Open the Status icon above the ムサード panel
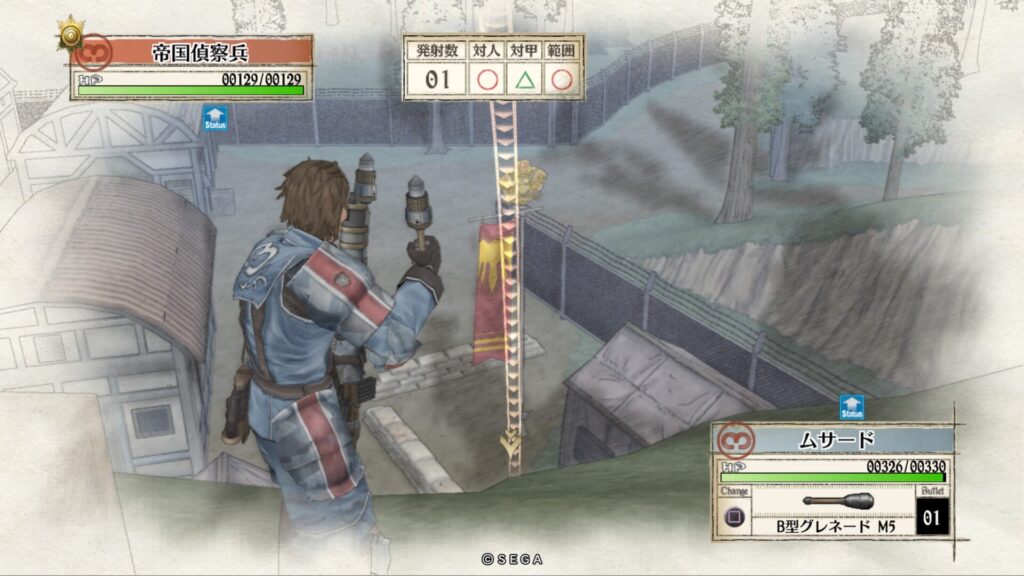 (852, 407)
